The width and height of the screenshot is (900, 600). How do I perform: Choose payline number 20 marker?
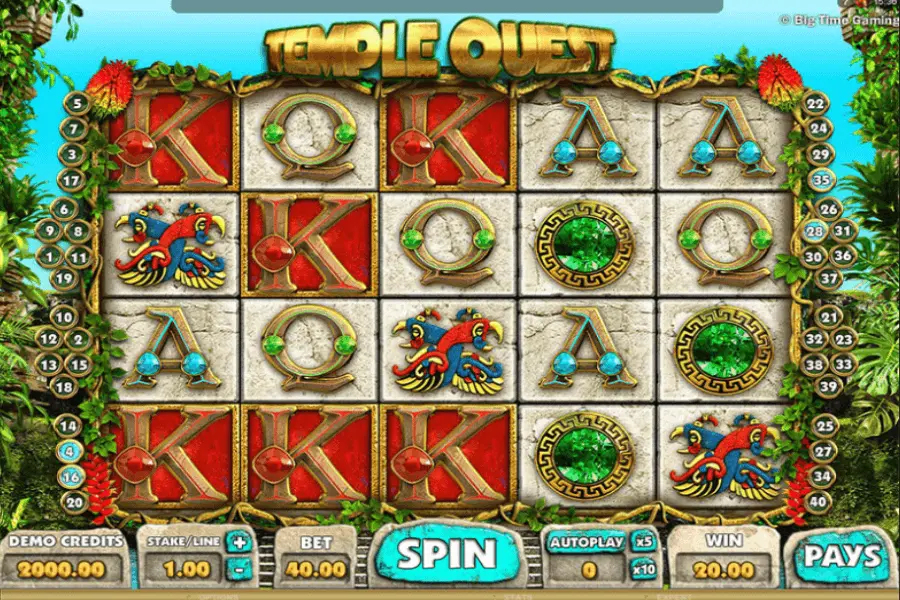76,502
